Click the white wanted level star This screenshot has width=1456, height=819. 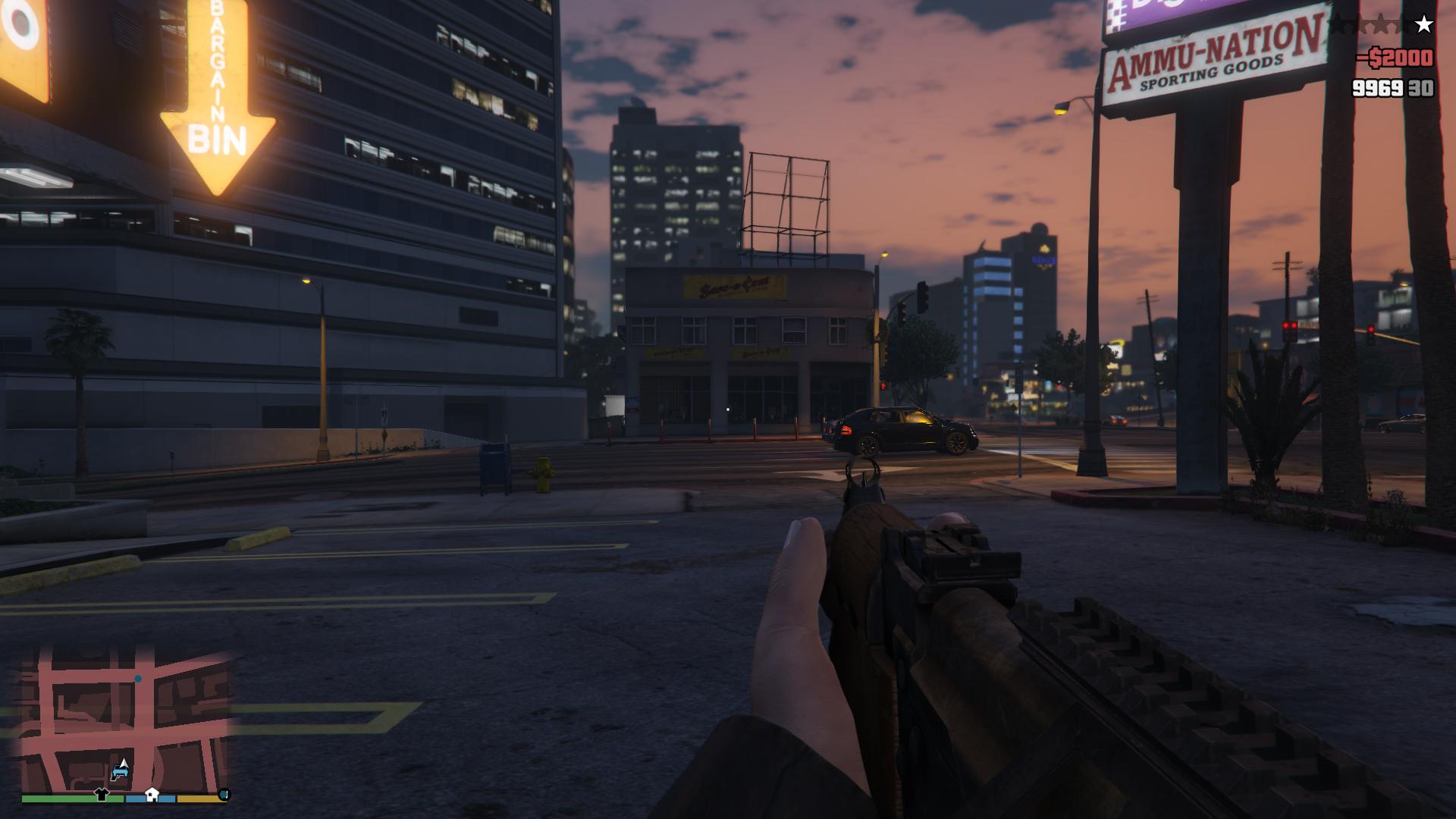[x=1424, y=25]
